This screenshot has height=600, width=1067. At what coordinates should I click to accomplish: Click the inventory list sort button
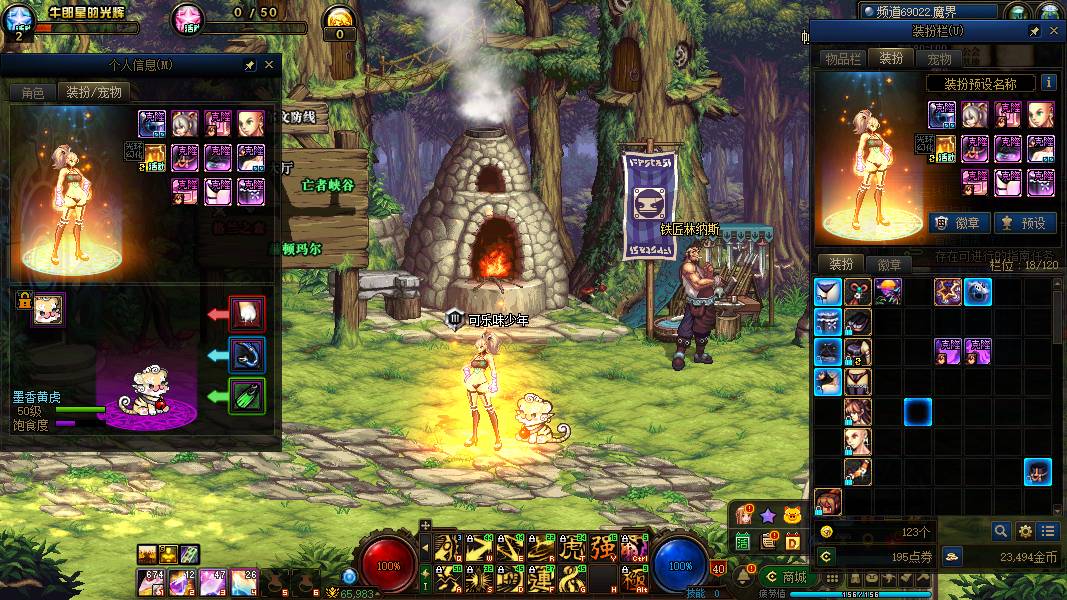[x=1048, y=531]
